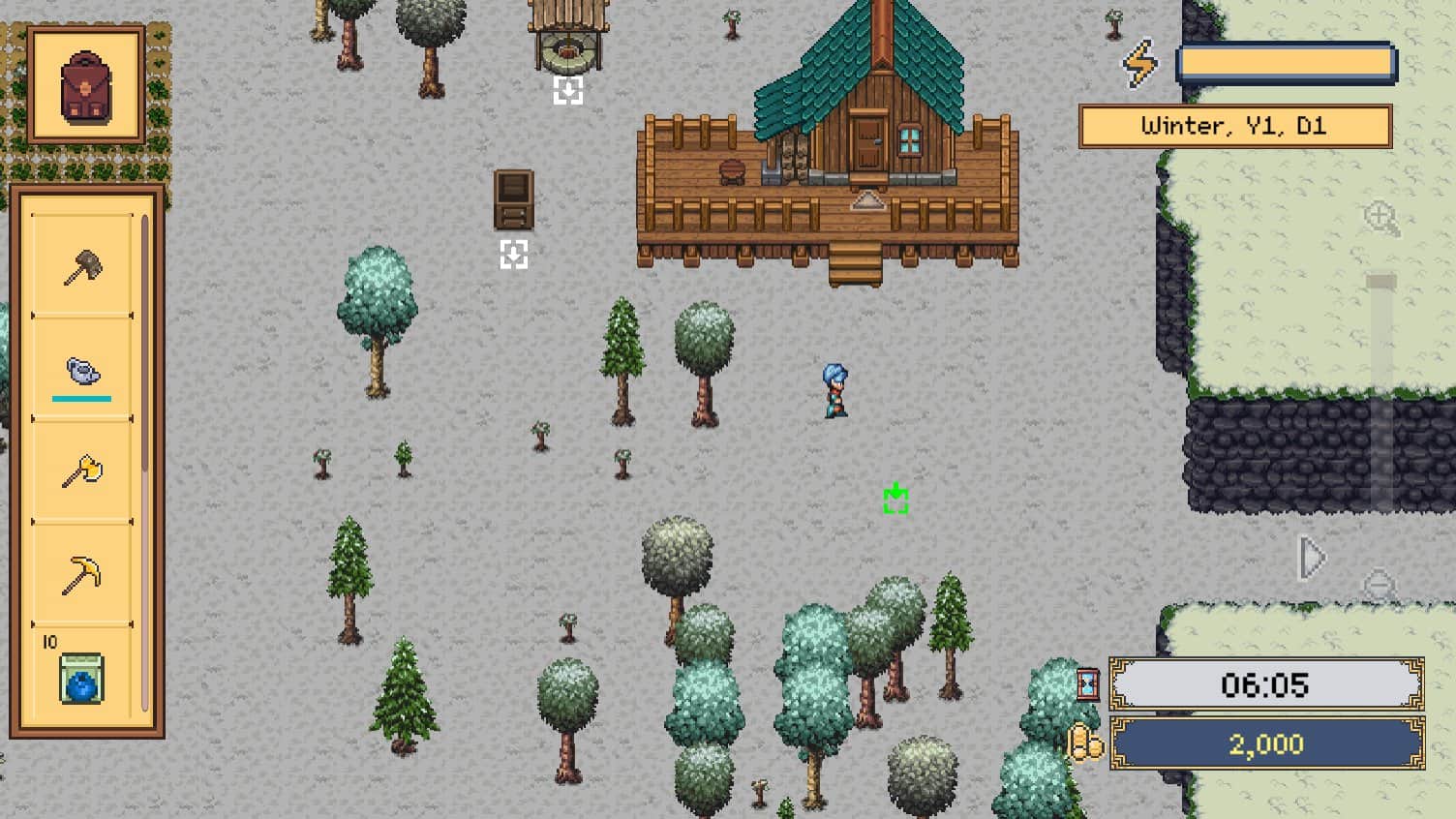Open the Winter, Y1, D1 date panel

(x=1234, y=126)
